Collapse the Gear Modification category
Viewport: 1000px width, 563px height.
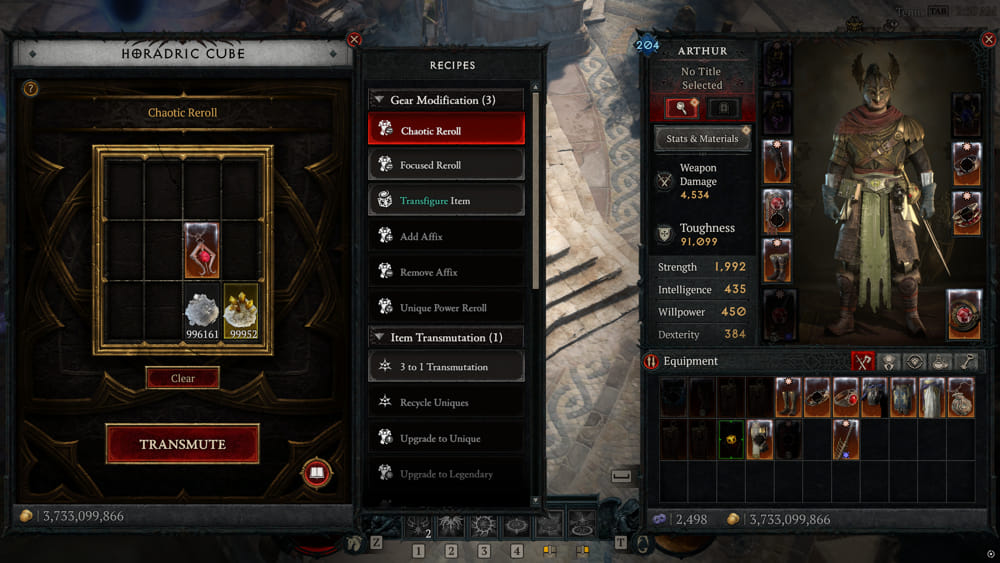tap(379, 100)
